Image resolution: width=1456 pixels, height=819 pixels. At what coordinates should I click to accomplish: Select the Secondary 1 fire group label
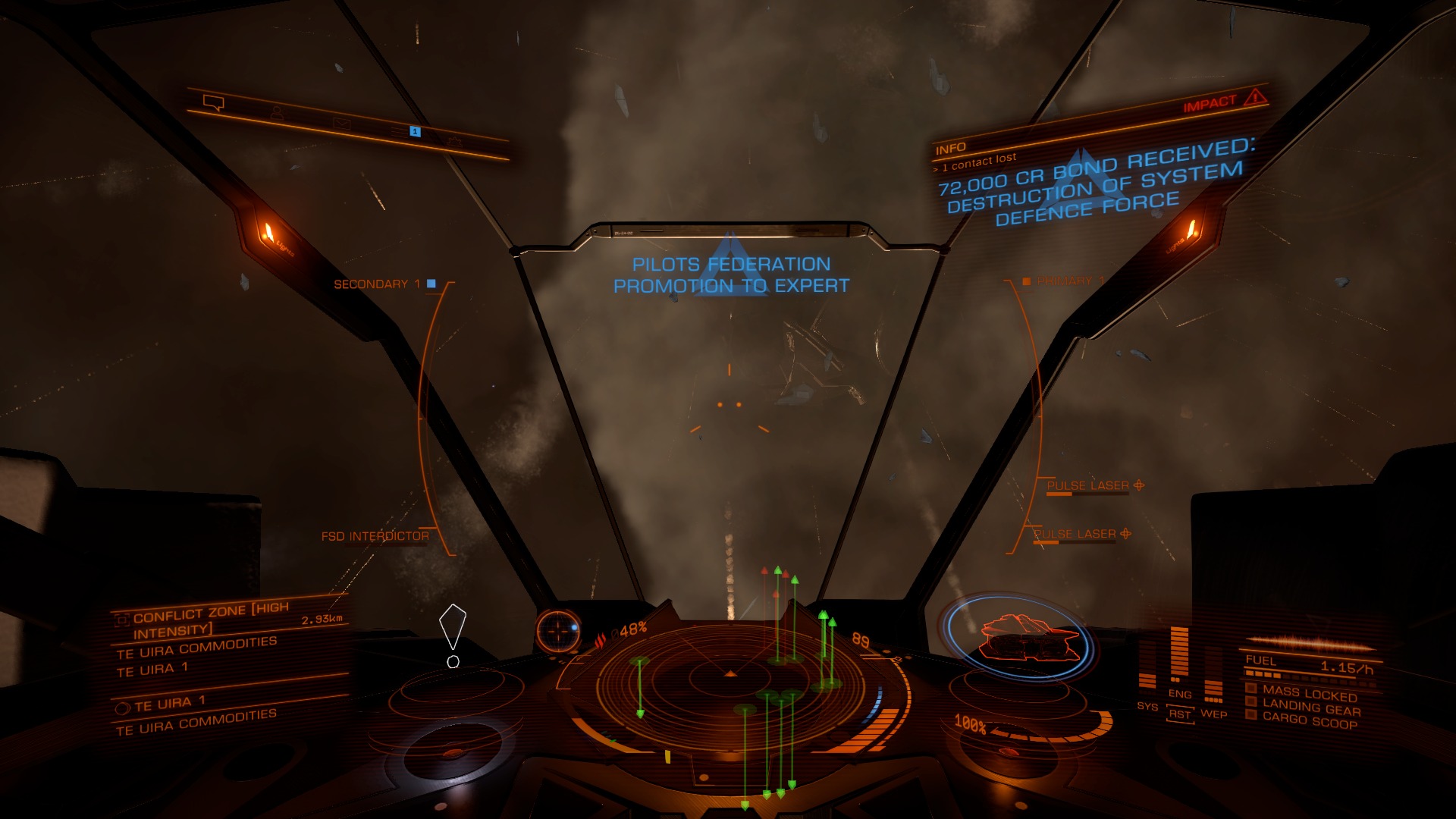click(377, 284)
